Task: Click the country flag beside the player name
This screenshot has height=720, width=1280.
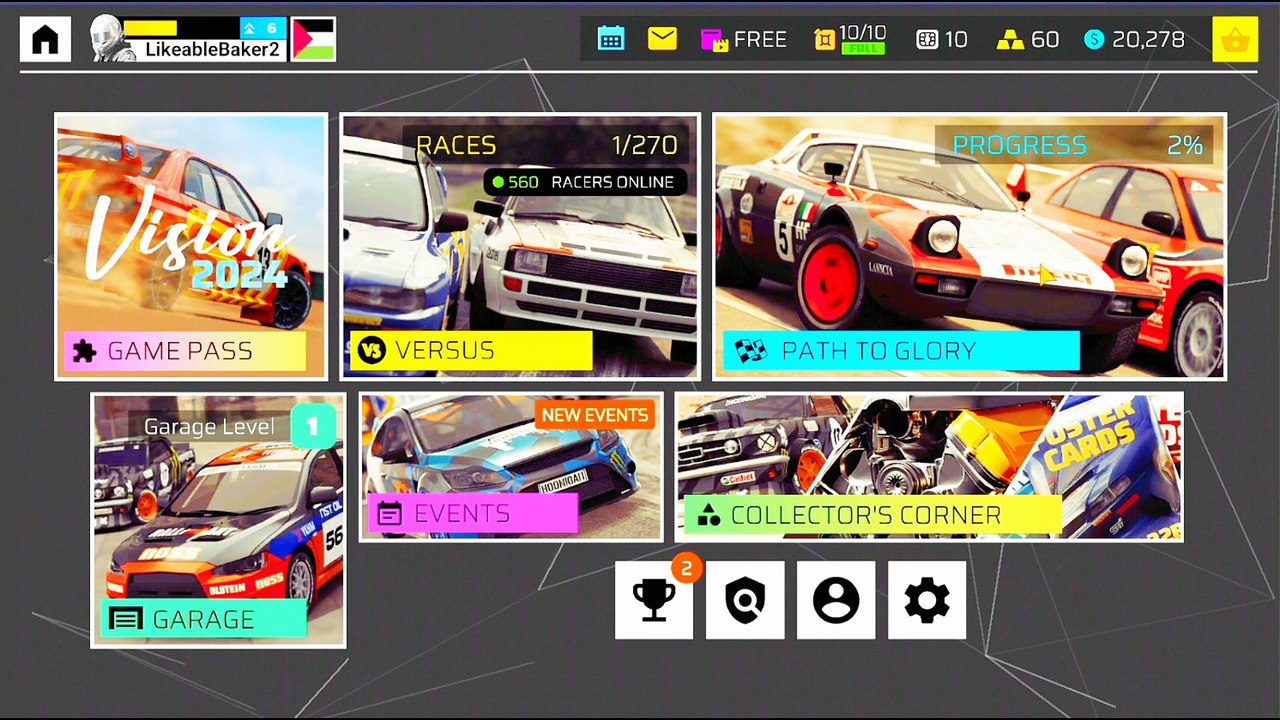Action: [x=313, y=39]
